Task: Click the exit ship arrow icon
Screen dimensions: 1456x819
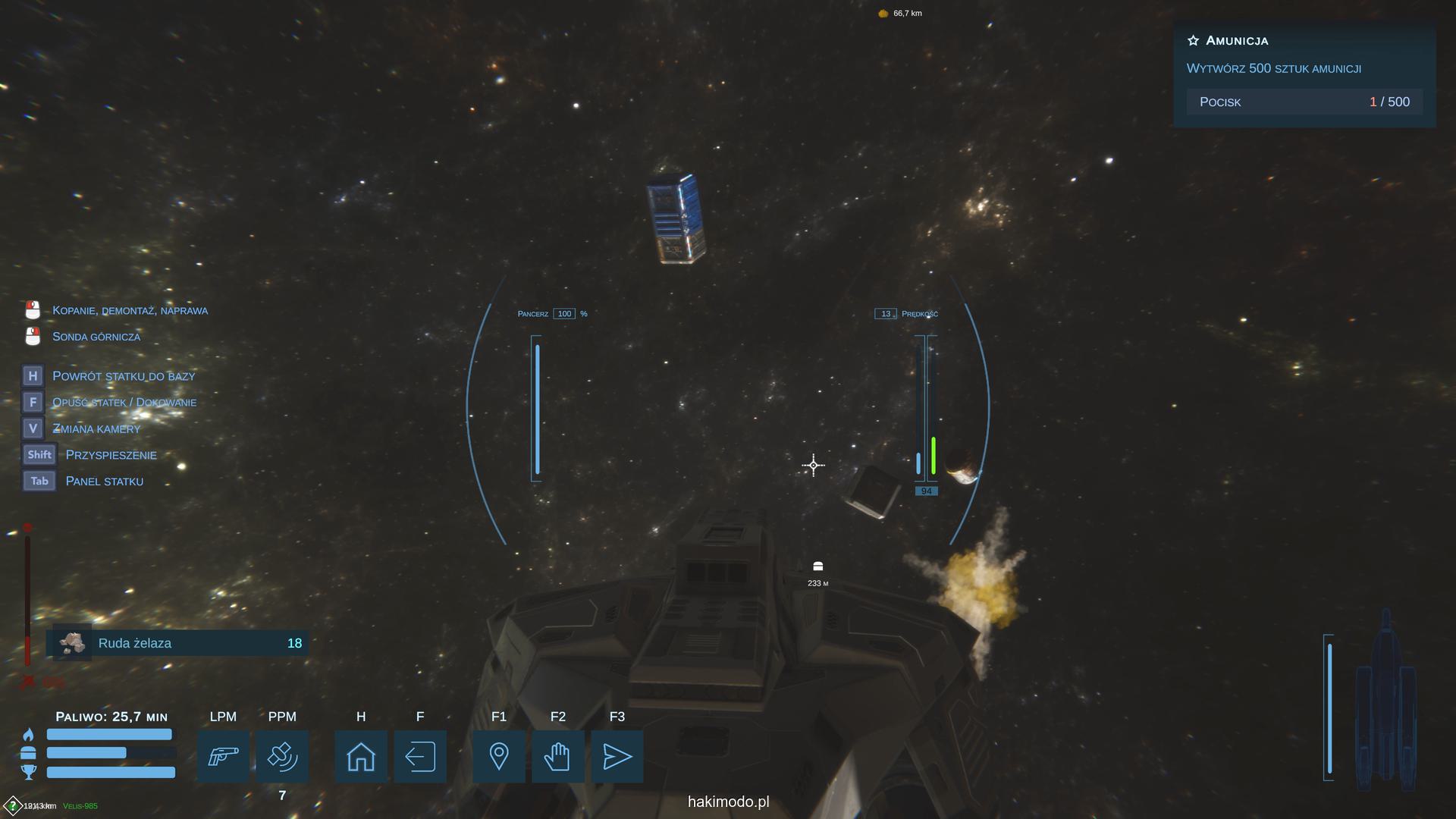Action: pos(420,756)
